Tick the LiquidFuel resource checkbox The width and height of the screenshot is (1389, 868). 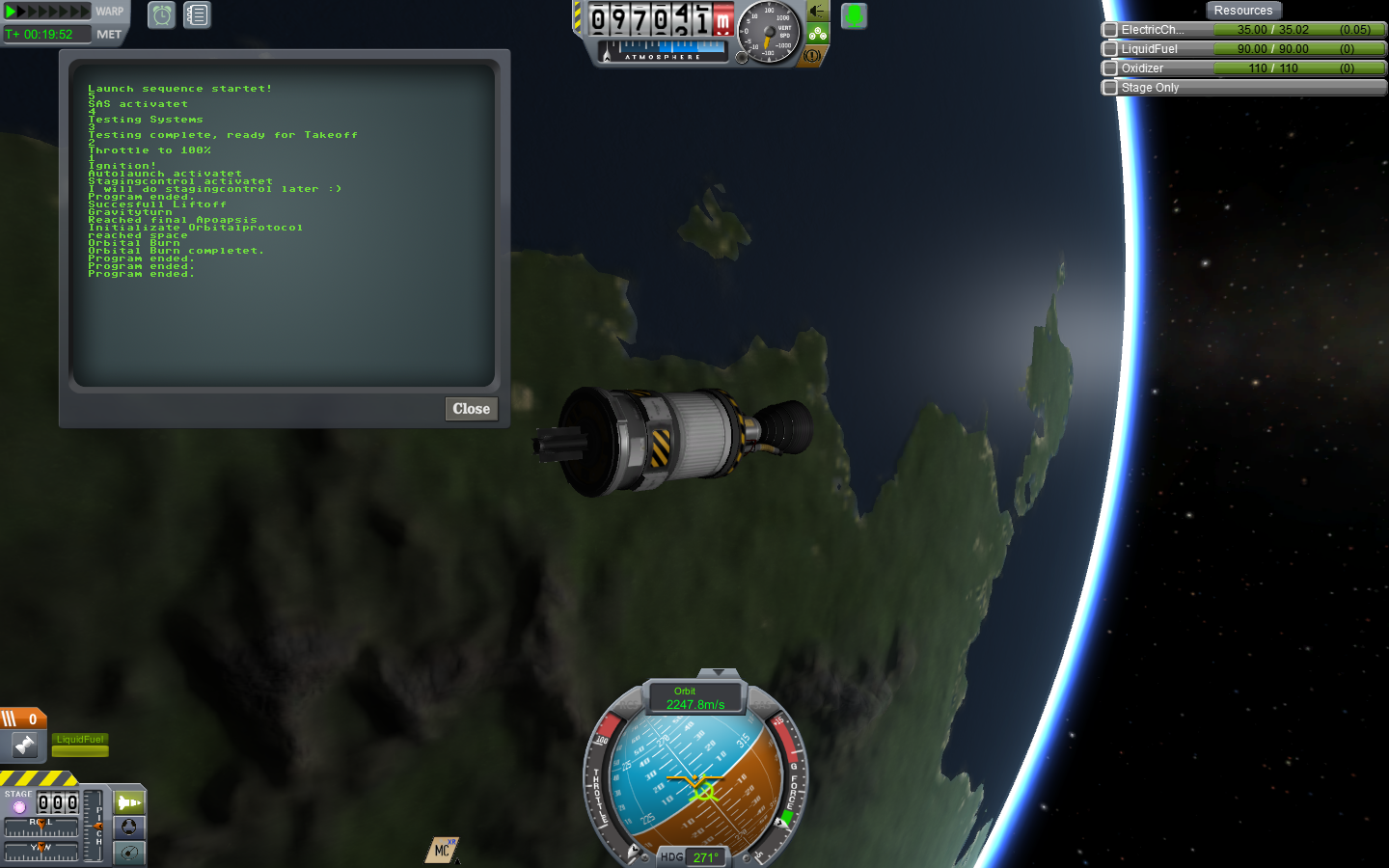tap(1110, 49)
